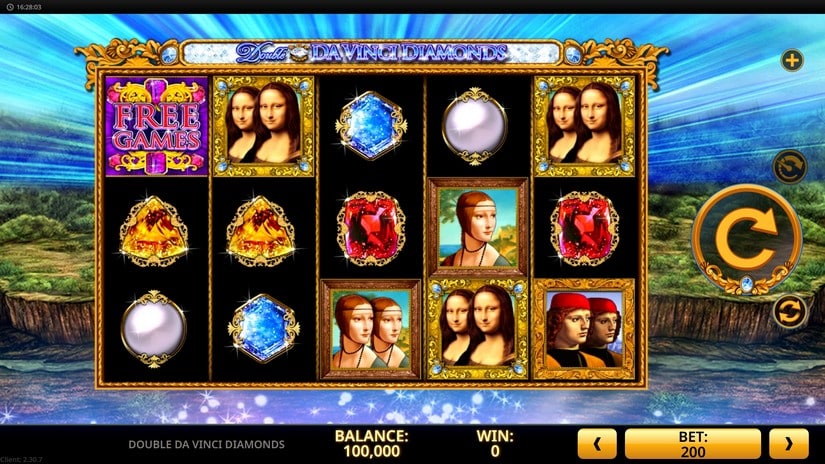The width and height of the screenshot is (825, 464).
Task: Increase the bet with the right arrow
Action: (788, 443)
